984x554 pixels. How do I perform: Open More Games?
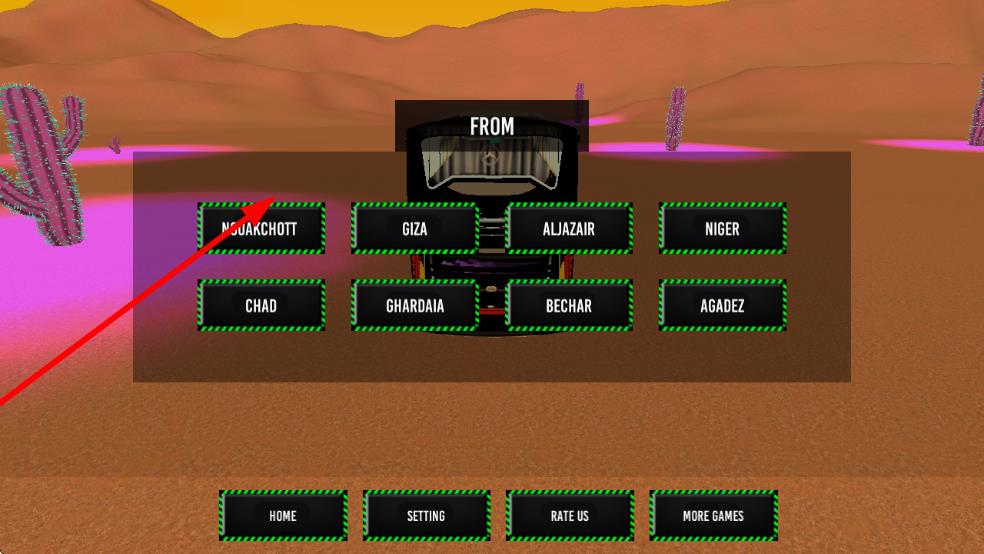tap(713, 515)
